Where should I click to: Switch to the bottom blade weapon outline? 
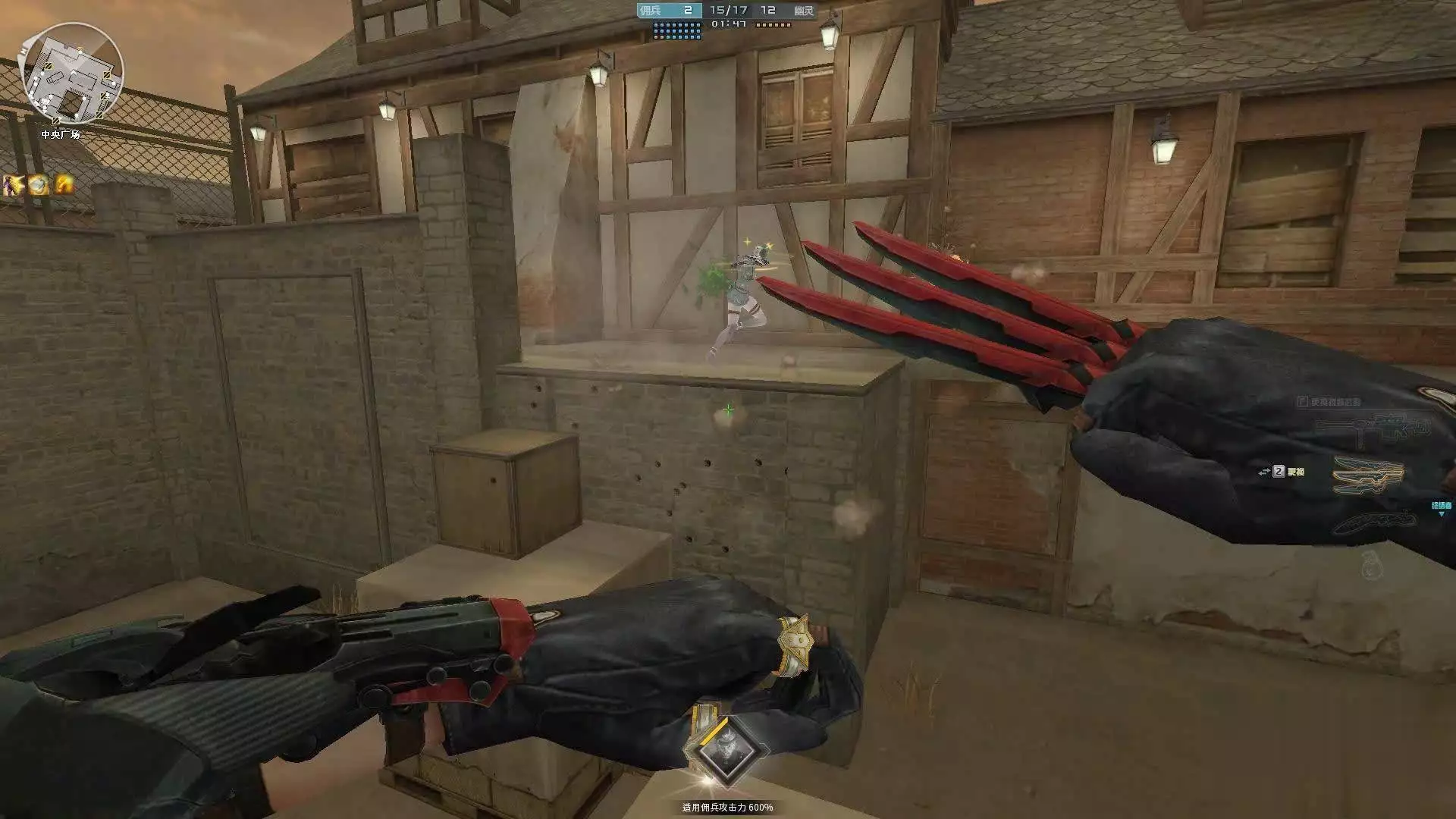pyautogui.click(x=1373, y=521)
